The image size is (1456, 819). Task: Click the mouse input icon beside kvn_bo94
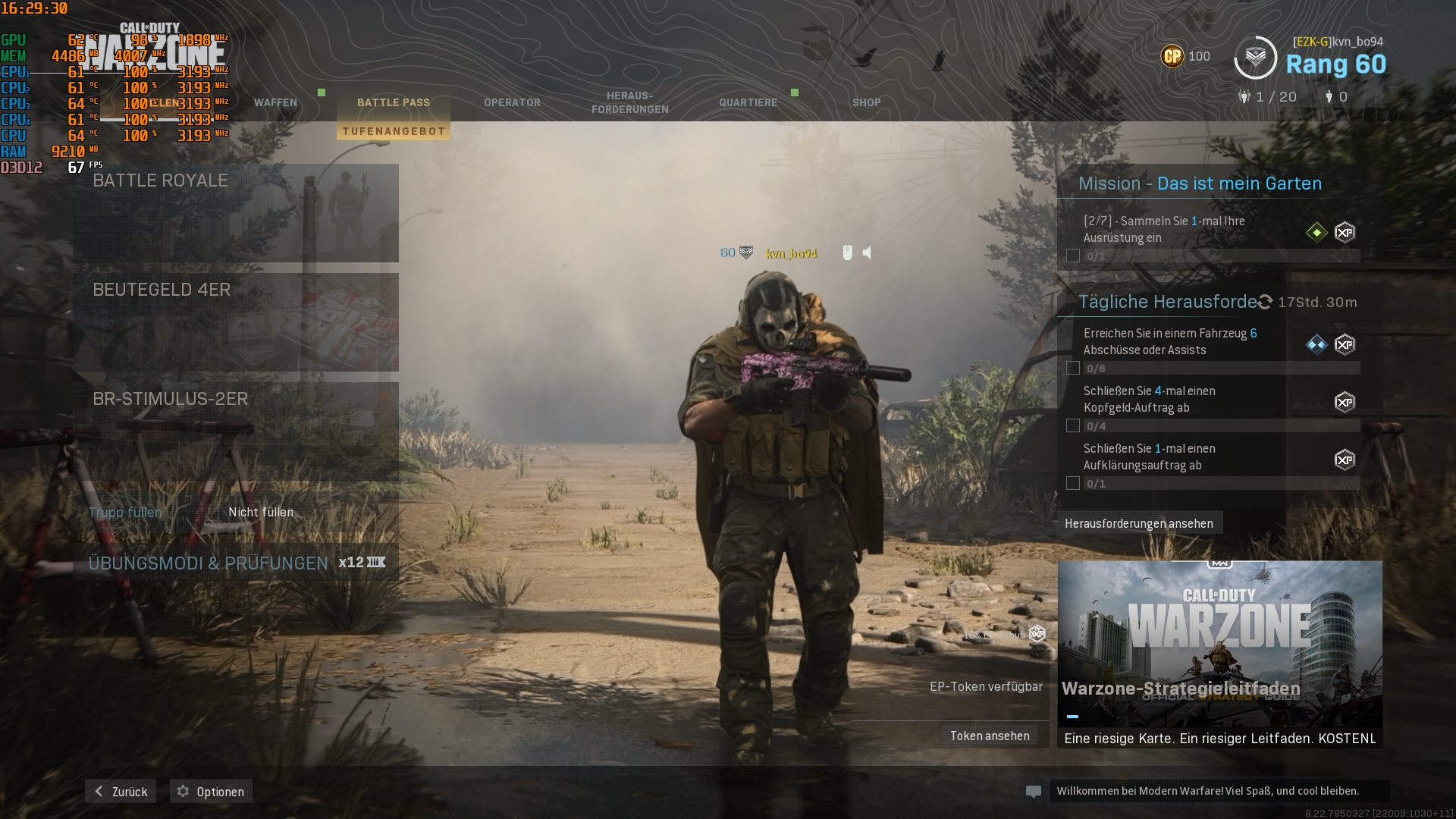click(847, 253)
